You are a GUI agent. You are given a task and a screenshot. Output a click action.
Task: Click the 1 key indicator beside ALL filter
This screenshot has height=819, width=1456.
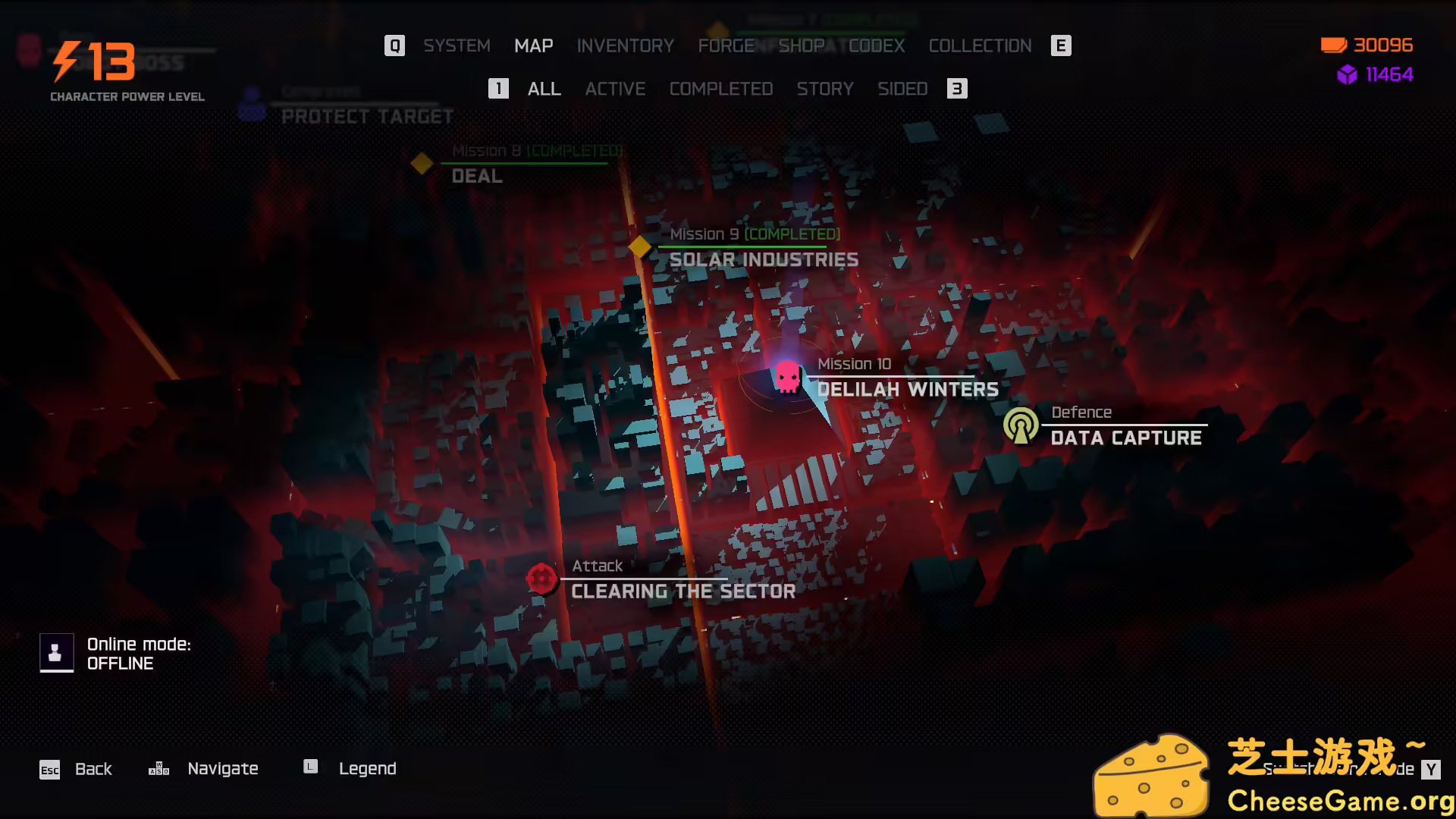coord(498,89)
